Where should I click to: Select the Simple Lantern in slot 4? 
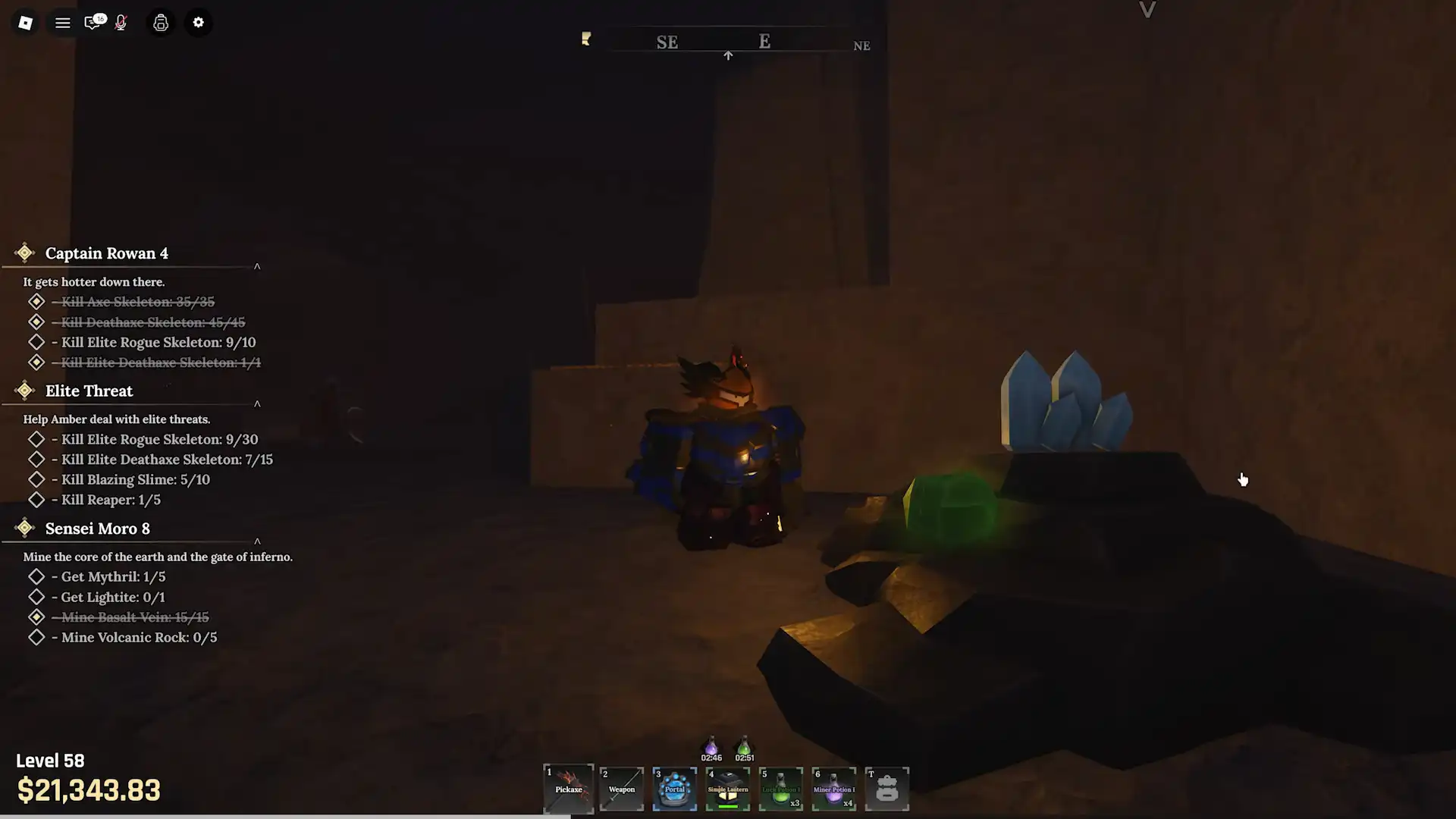coord(727,789)
